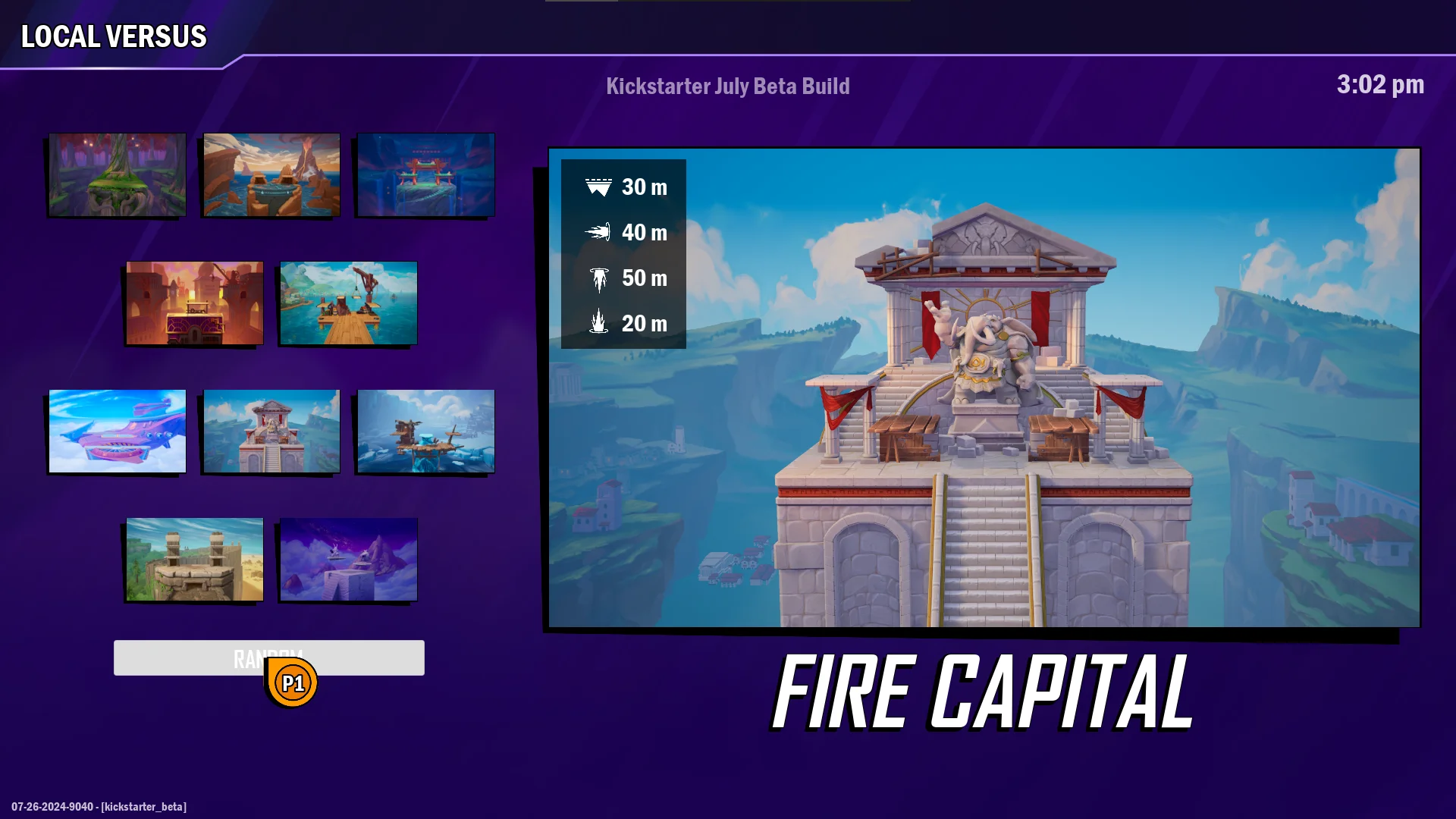Screen dimensions: 1456x819
Task: Pick the desert fortress stage thumbnail
Action: click(x=193, y=560)
